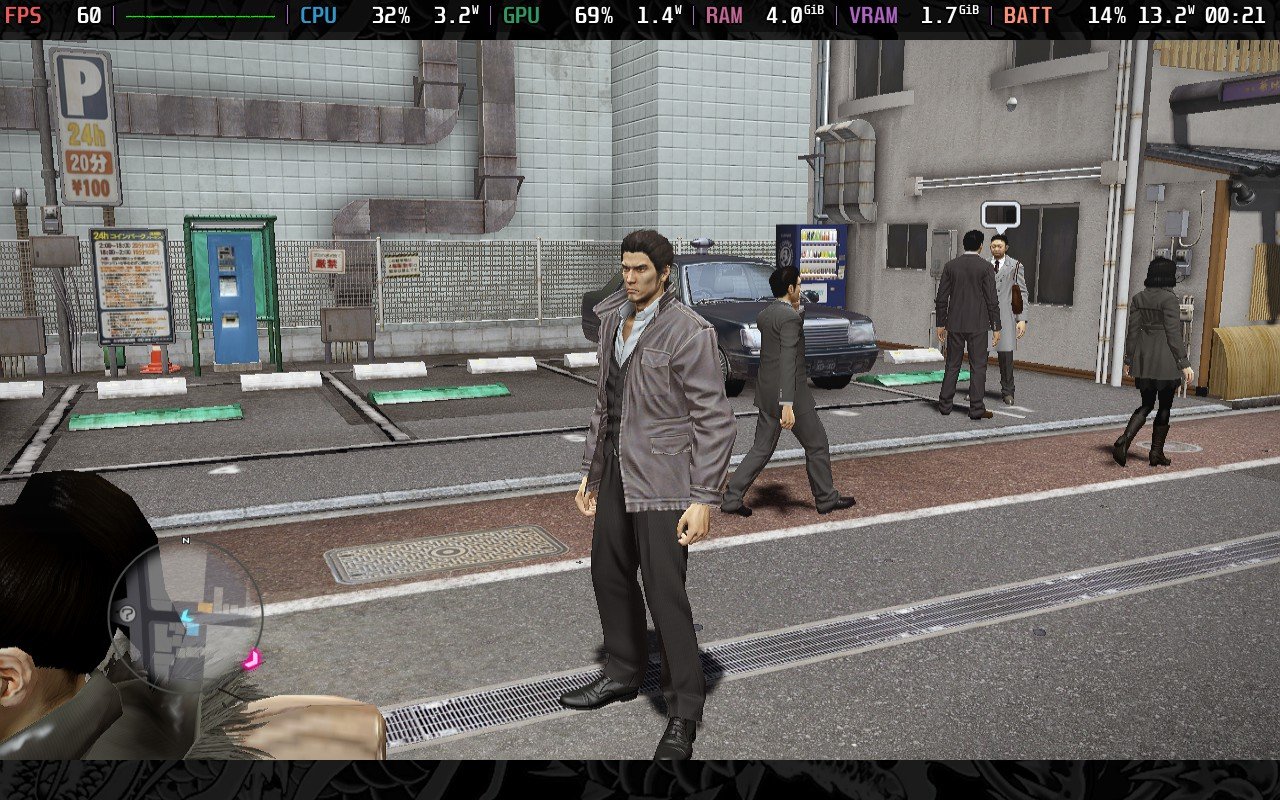Open the circular minimap
The height and width of the screenshot is (800, 1280).
186,616
